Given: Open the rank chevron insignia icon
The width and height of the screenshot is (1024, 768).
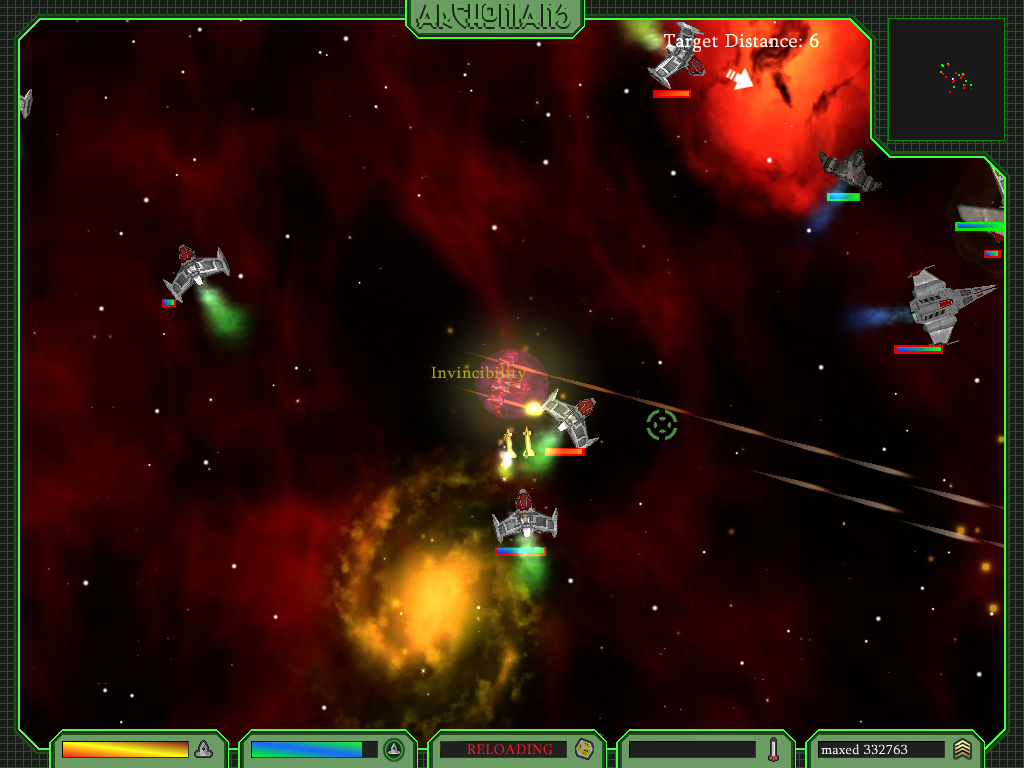Looking at the screenshot, I should click(x=962, y=749).
